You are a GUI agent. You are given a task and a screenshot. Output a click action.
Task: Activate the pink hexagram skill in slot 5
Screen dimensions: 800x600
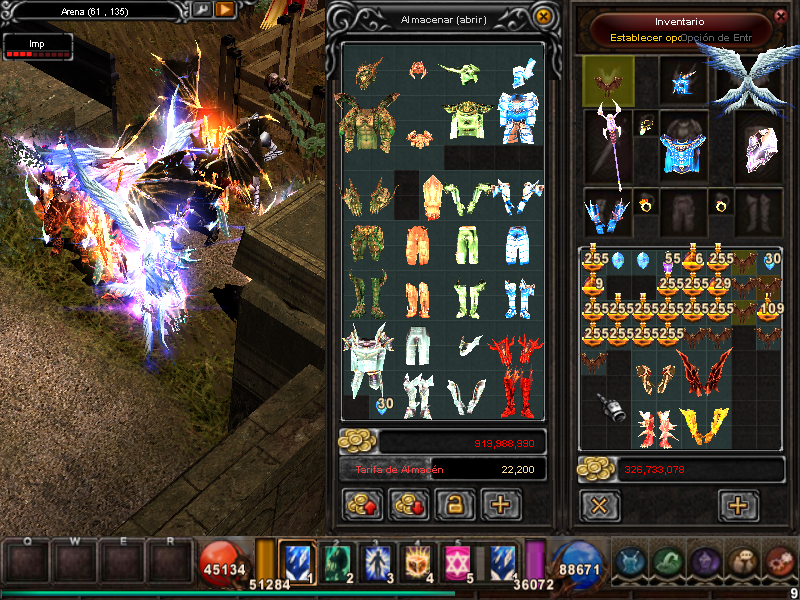click(x=457, y=562)
